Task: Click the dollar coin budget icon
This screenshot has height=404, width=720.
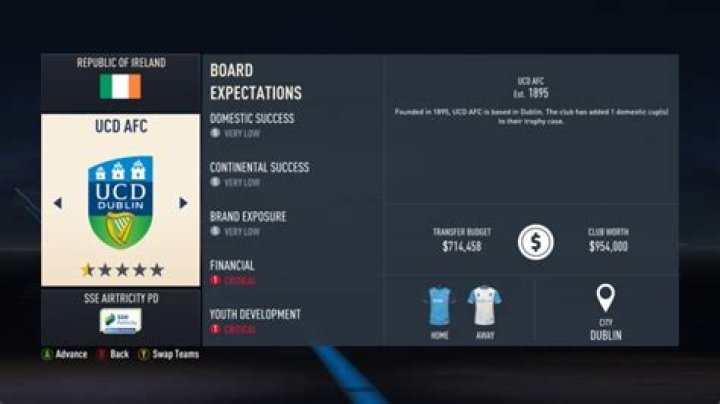Action: pyautogui.click(x=535, y=242)
